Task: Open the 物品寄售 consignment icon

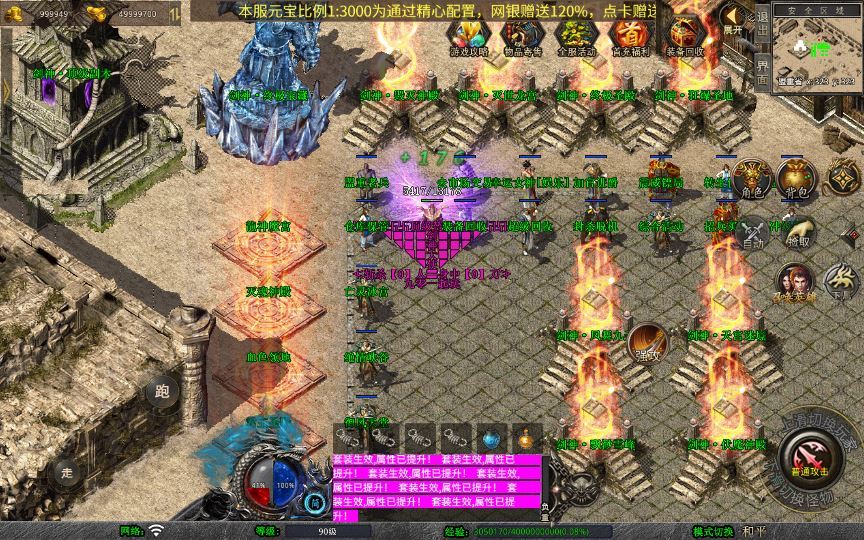Action: pos(522,37)
